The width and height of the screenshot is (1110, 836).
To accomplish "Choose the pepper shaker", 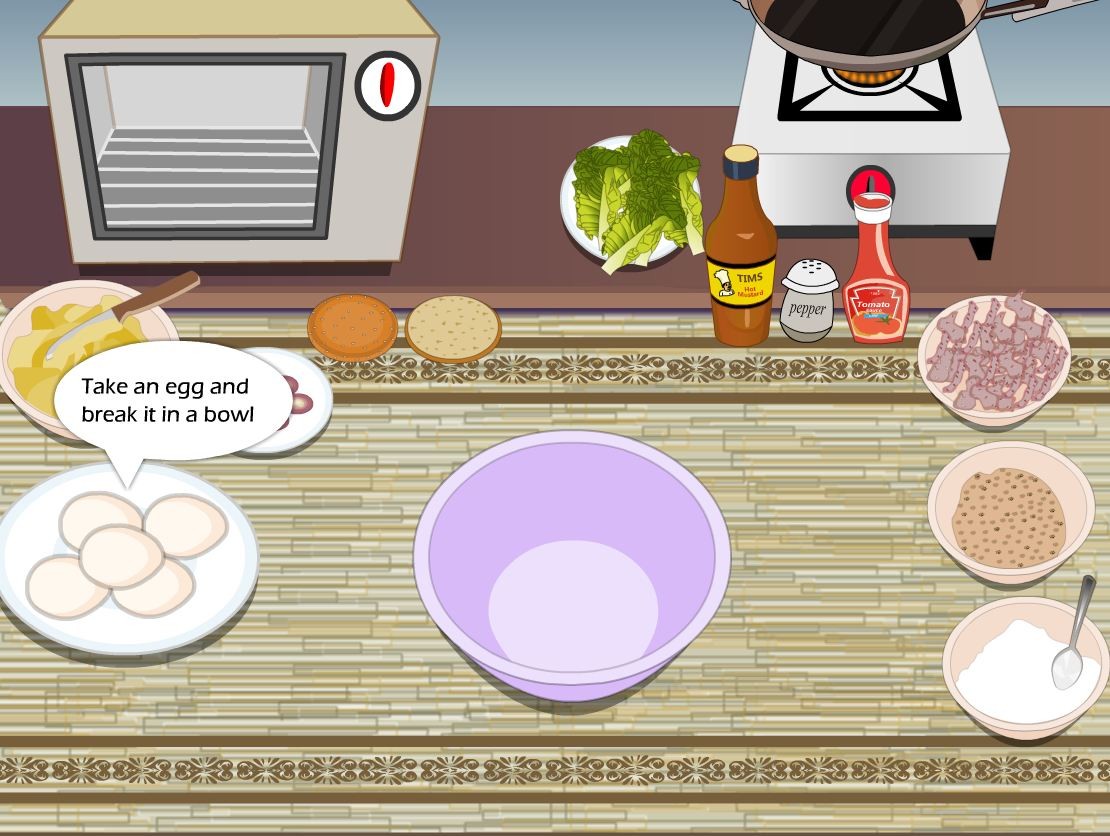I will click(x=808, y=301).
